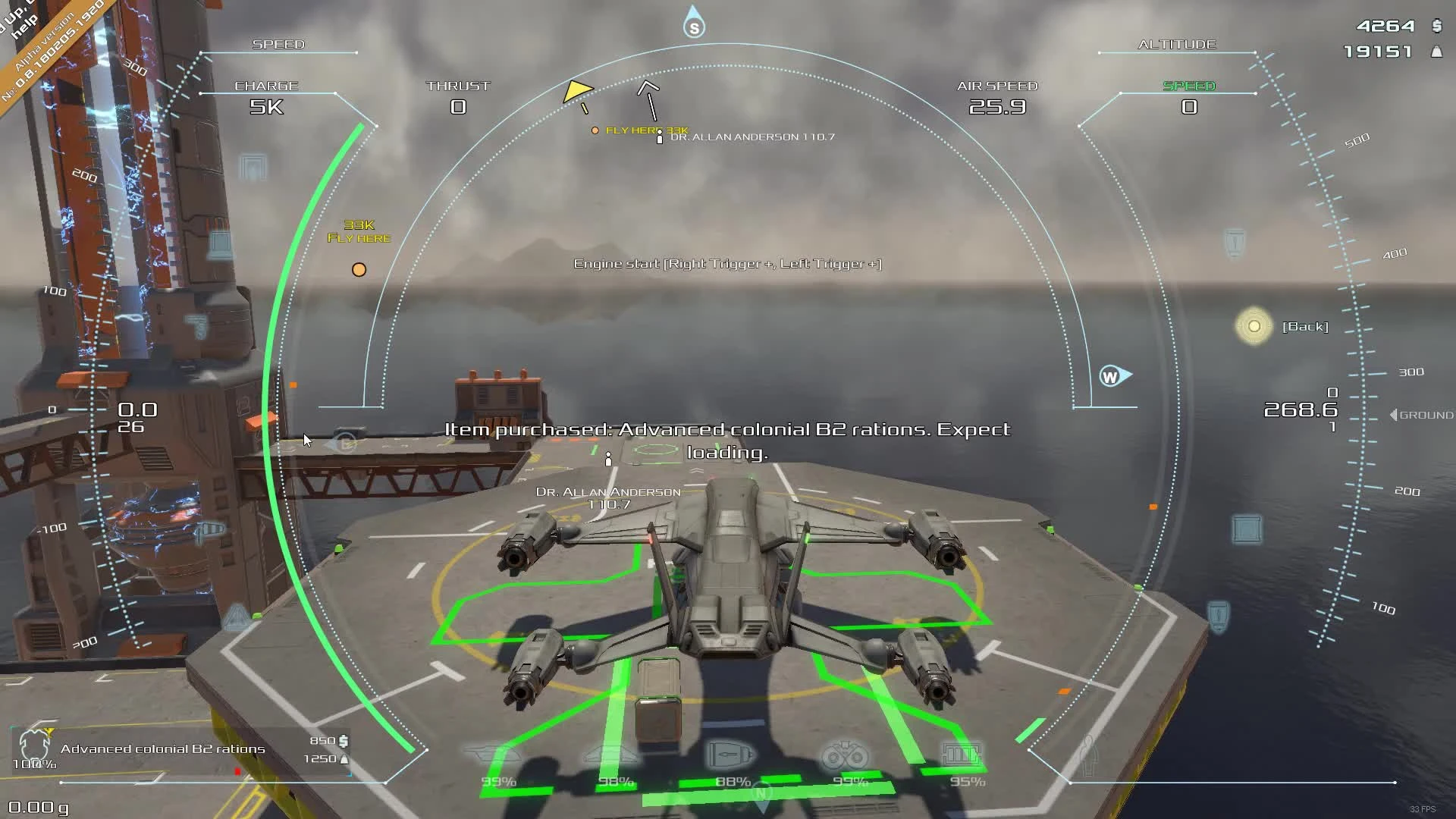Select the battery status icon showing 95%
Viewport: 1456px width, 819px height.
(960, 753)
